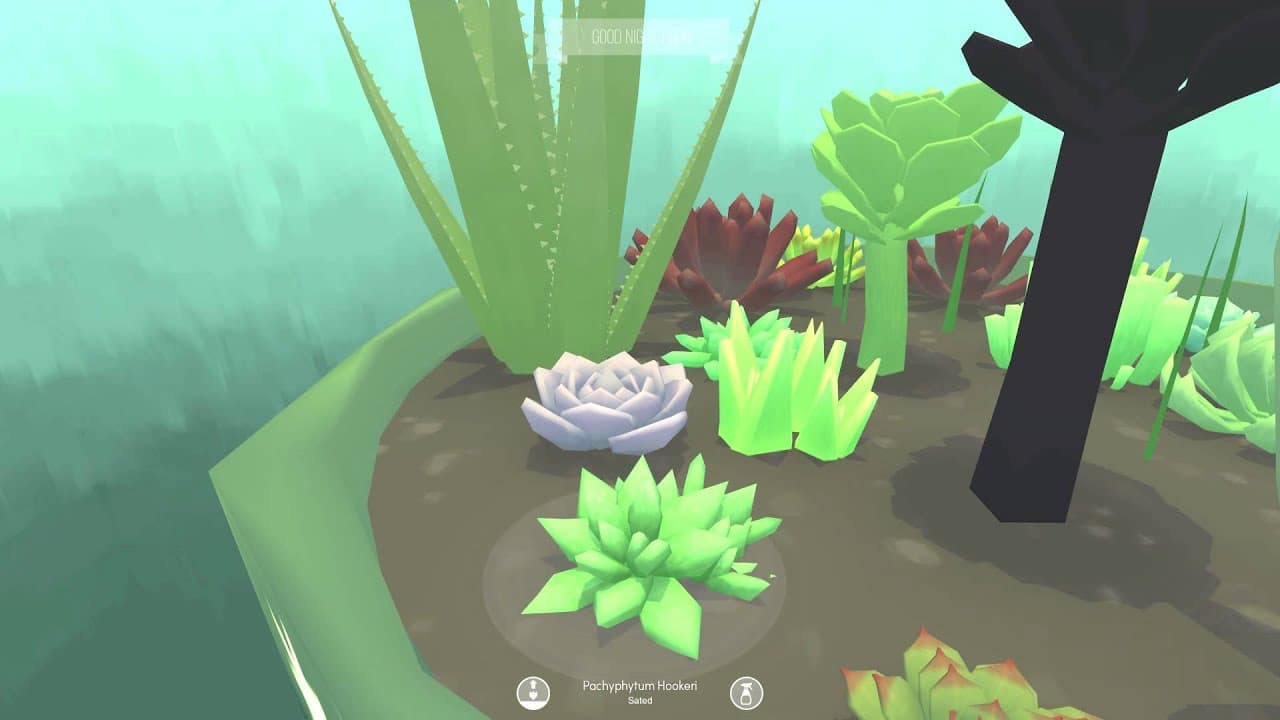Select the highlighted Pachyphytum Hookeri succulent
Image resolution: width=1280 pixels, height=720 pixels.
pyautogui.click(x=650, y=550)
